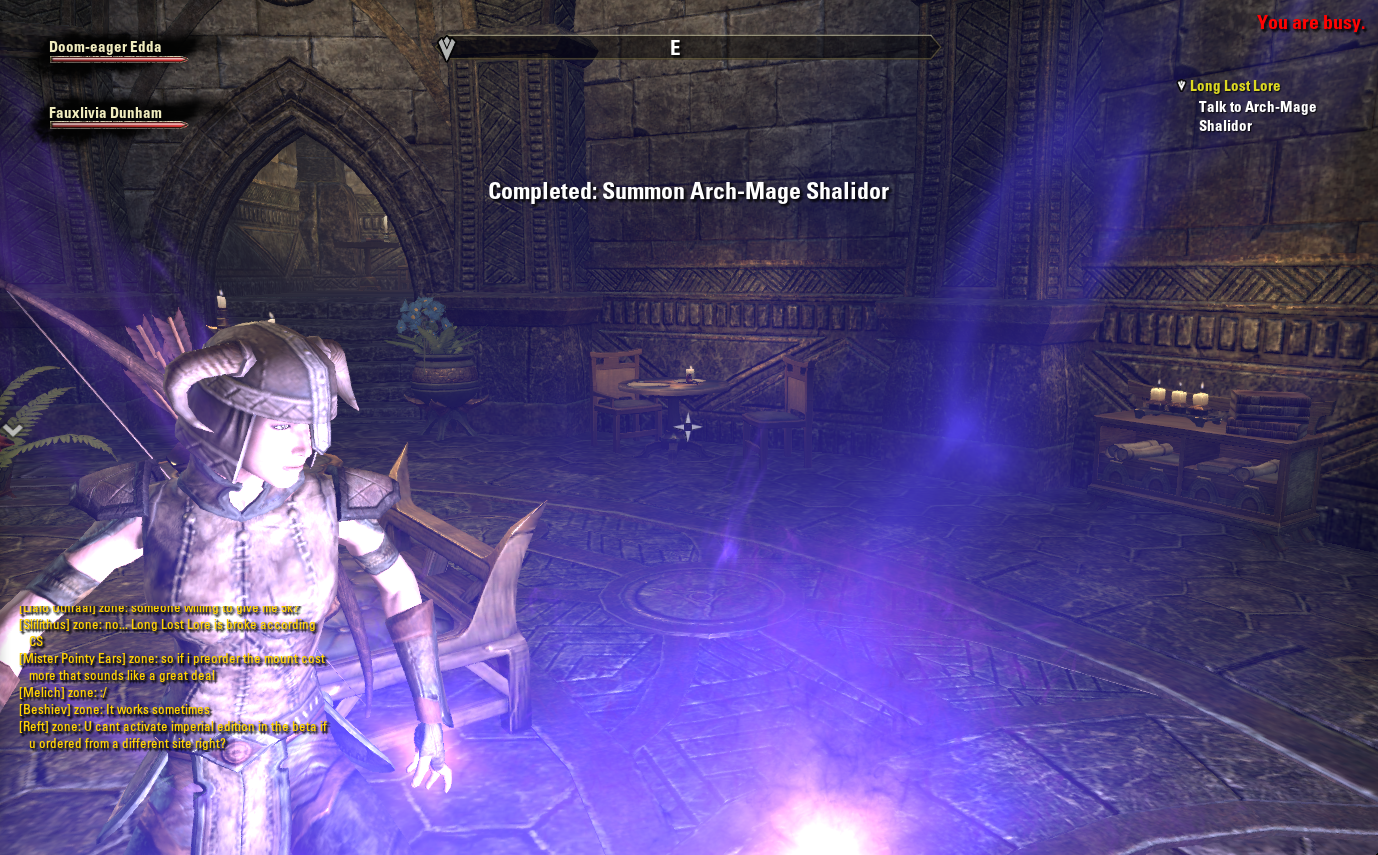The image size is (1378, 855).
Task: Toggle the chat window chevron handle
Action: (13, 429)
